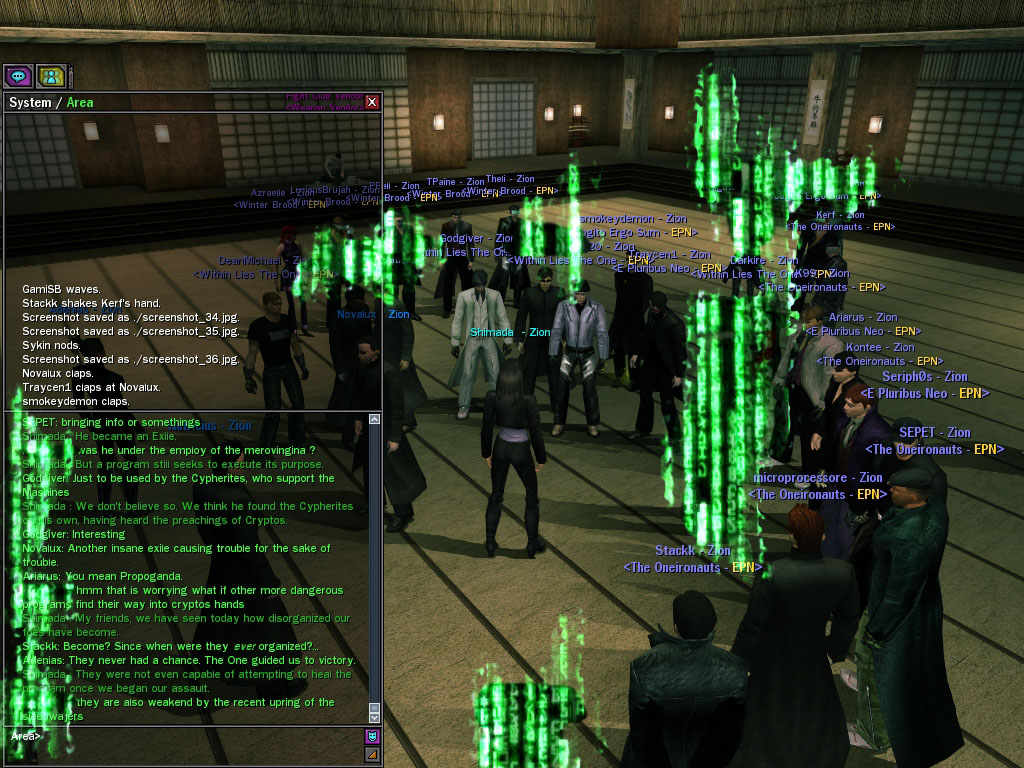Click the chat scrollbar's down arrow
The image size is (1024, 768).
(x=375, y=717)
